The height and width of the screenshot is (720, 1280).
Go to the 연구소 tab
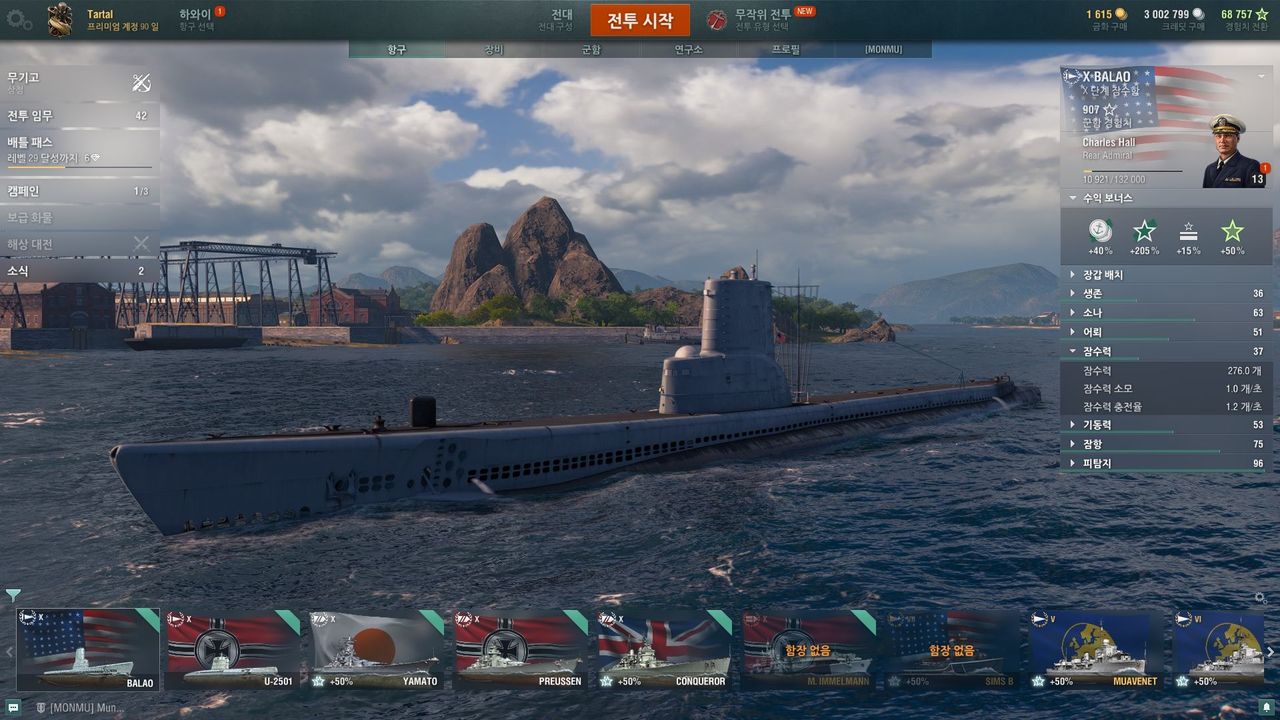(x=688, y=49)
